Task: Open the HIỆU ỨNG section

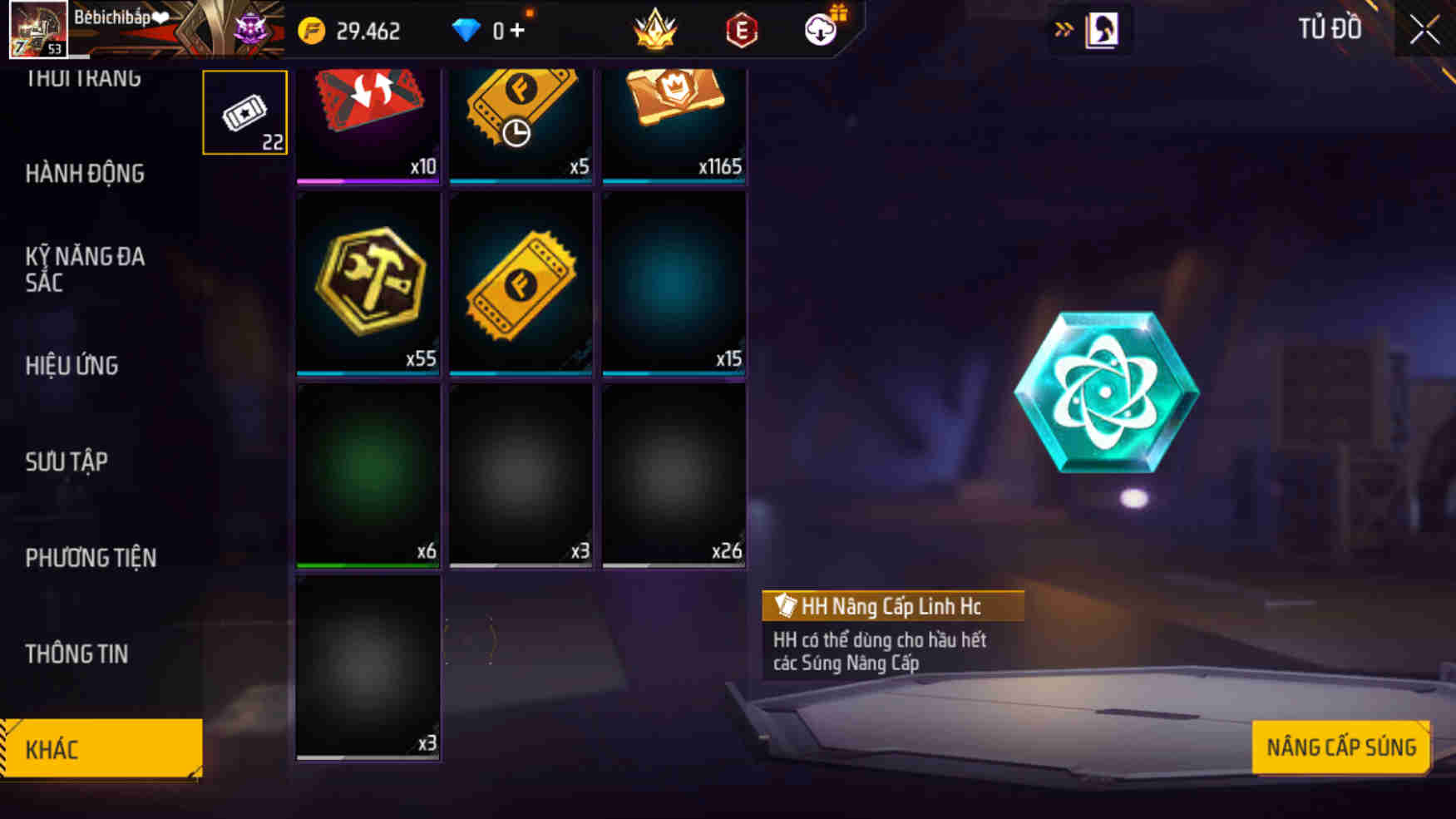Action: (x=72, y=366)
